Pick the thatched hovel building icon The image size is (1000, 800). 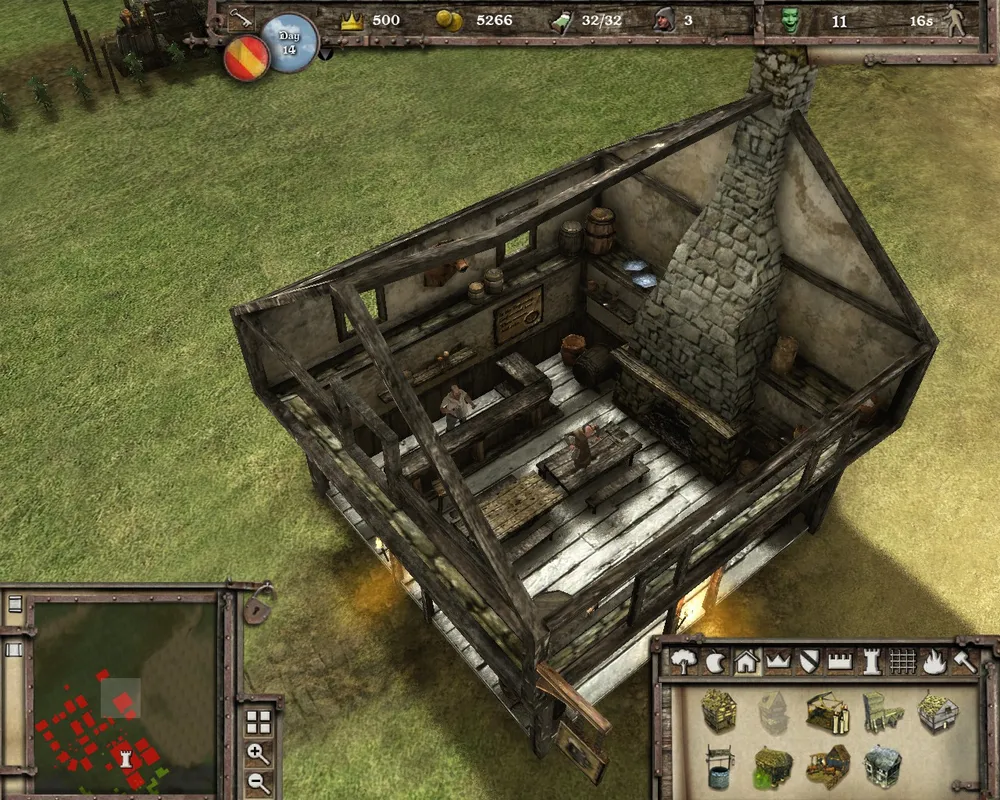tap(718, 710)
